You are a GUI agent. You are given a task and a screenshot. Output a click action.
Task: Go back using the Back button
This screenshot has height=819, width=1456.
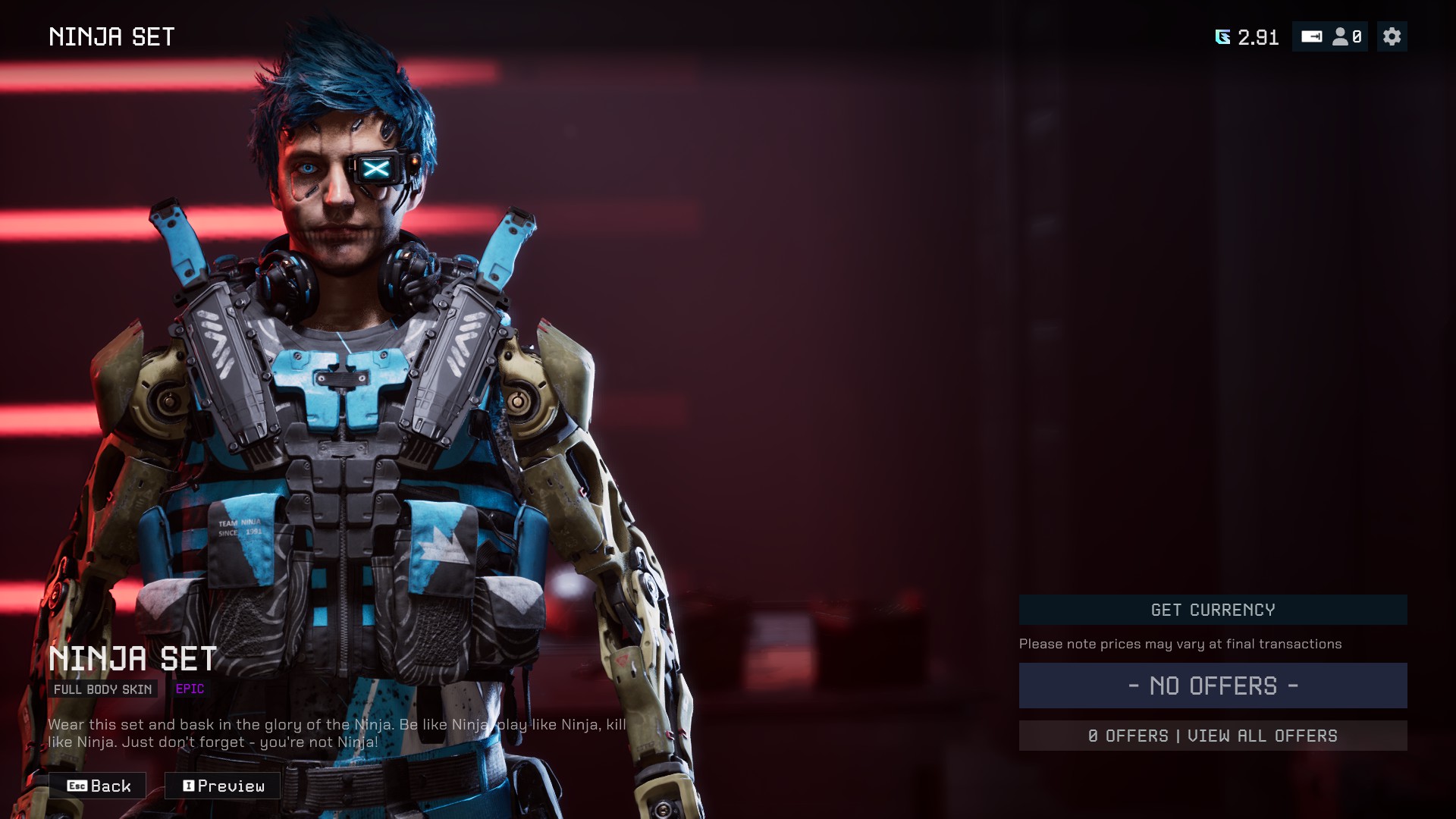coord(98,786)
